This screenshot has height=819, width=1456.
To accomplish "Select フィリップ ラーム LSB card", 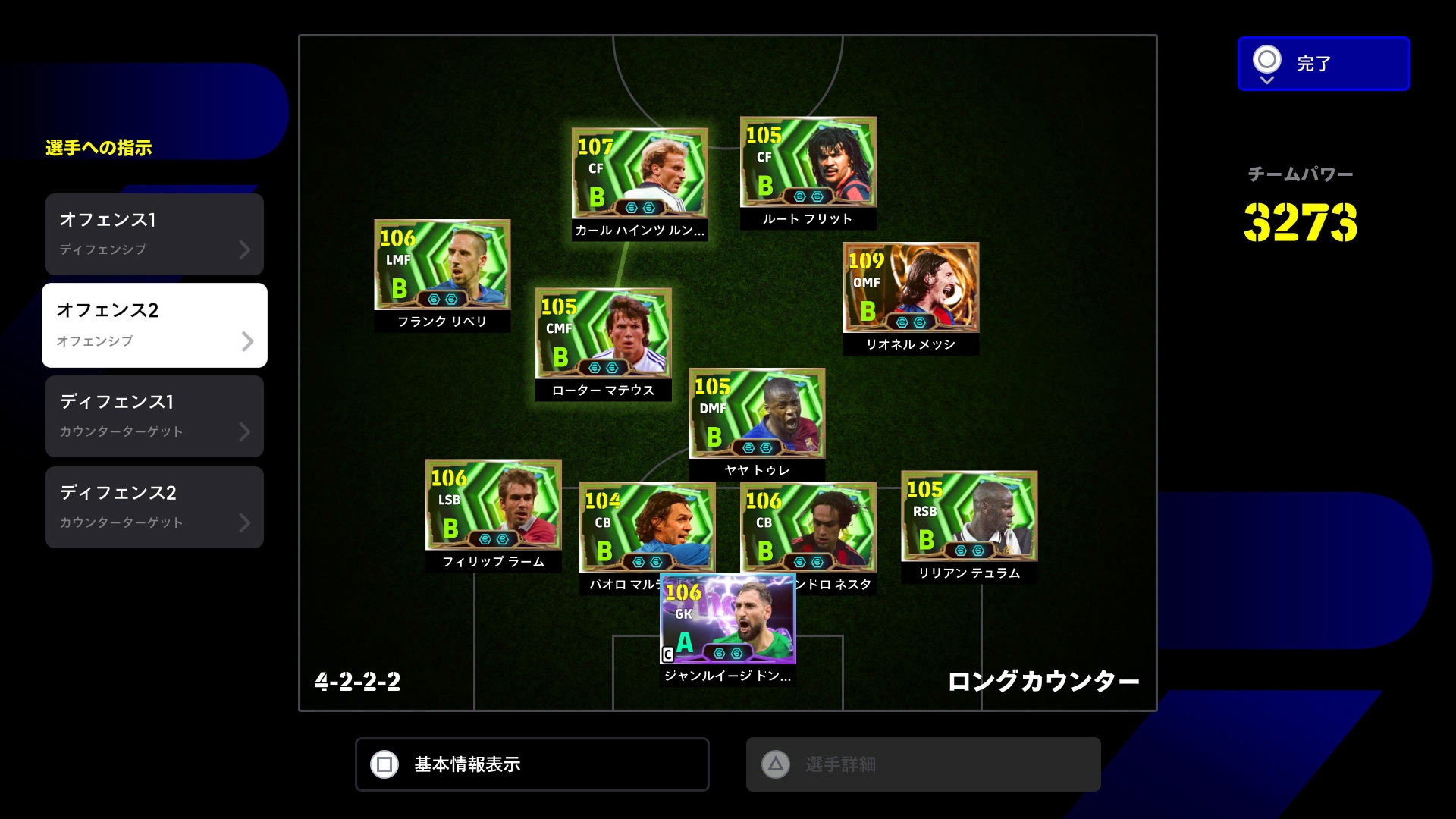I will pyautogui.click(x=493, y=505).
